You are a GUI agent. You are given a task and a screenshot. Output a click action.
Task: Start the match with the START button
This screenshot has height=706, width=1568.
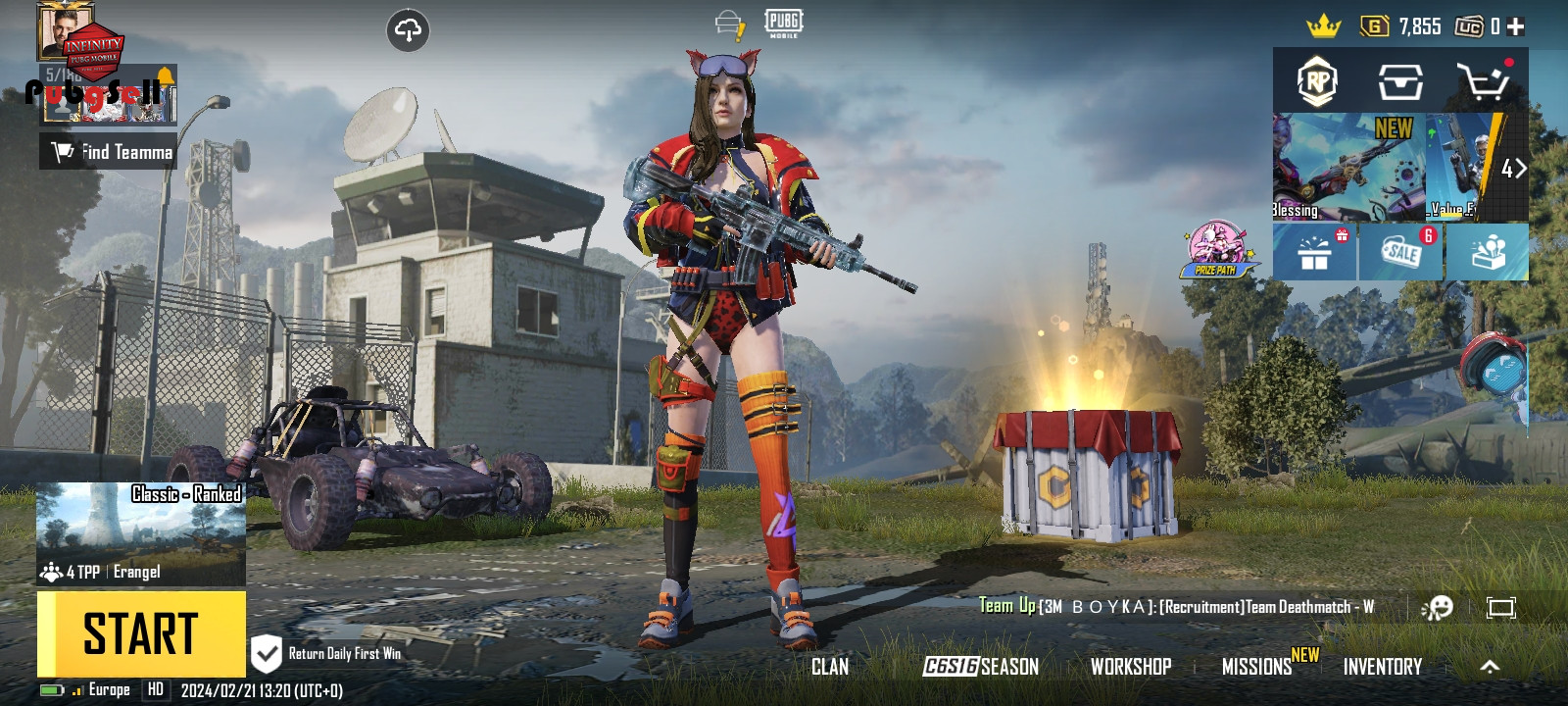pos(141,633)
